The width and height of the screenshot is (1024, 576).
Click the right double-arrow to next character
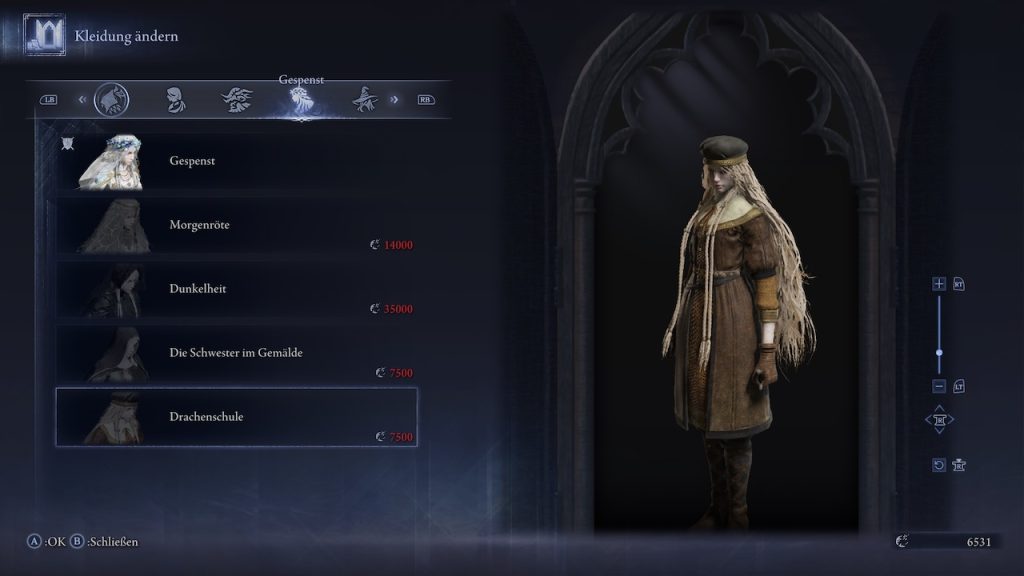[x=394, y=99]
